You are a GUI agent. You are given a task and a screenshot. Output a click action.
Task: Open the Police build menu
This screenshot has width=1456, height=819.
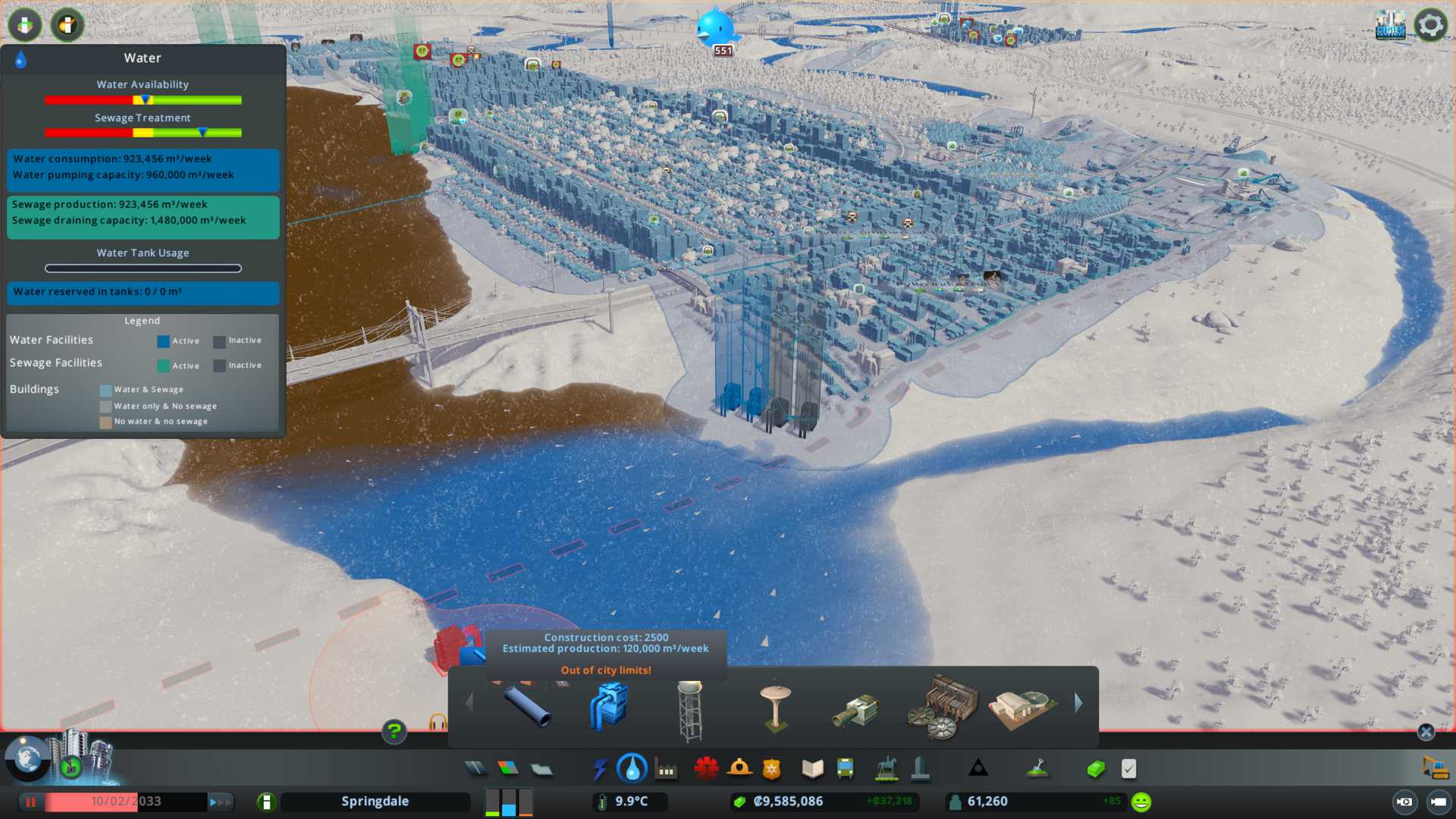click(x=772, y=769)
